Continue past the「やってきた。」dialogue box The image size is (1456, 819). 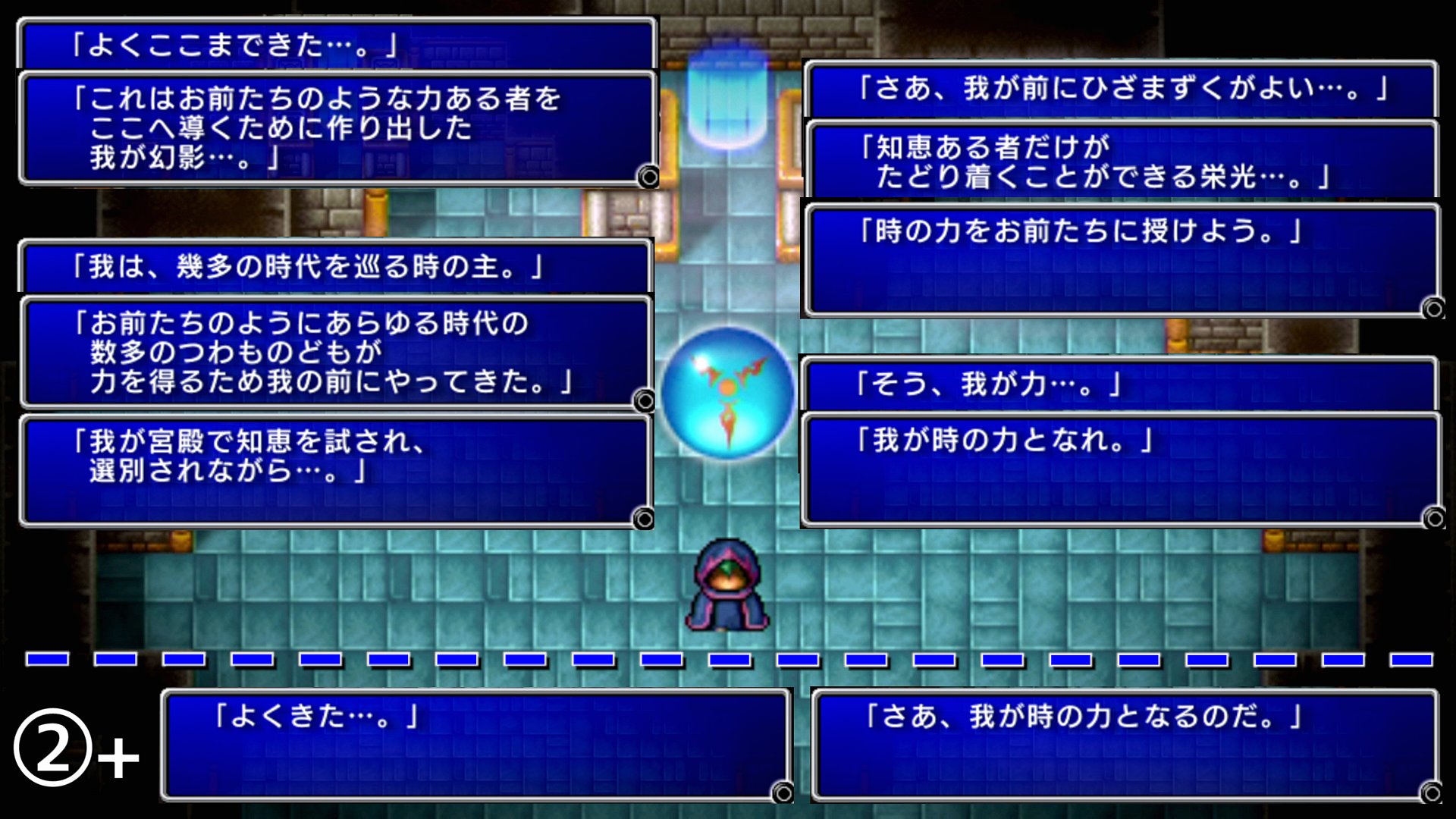644,400
